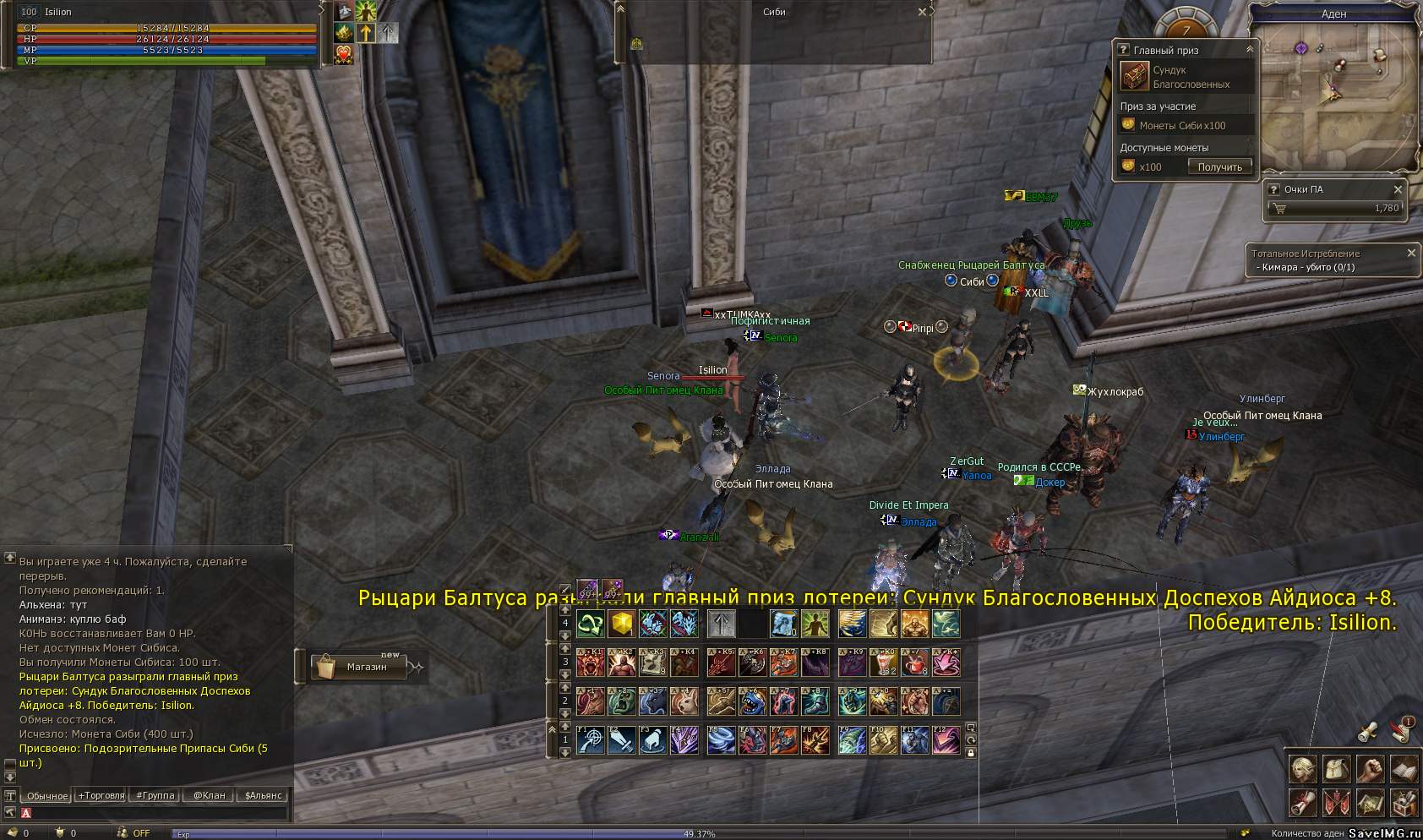This screenshot has height=840, width=1423.
Task: Claim coins with the Получить button
Action: (x=1219, y=166)
